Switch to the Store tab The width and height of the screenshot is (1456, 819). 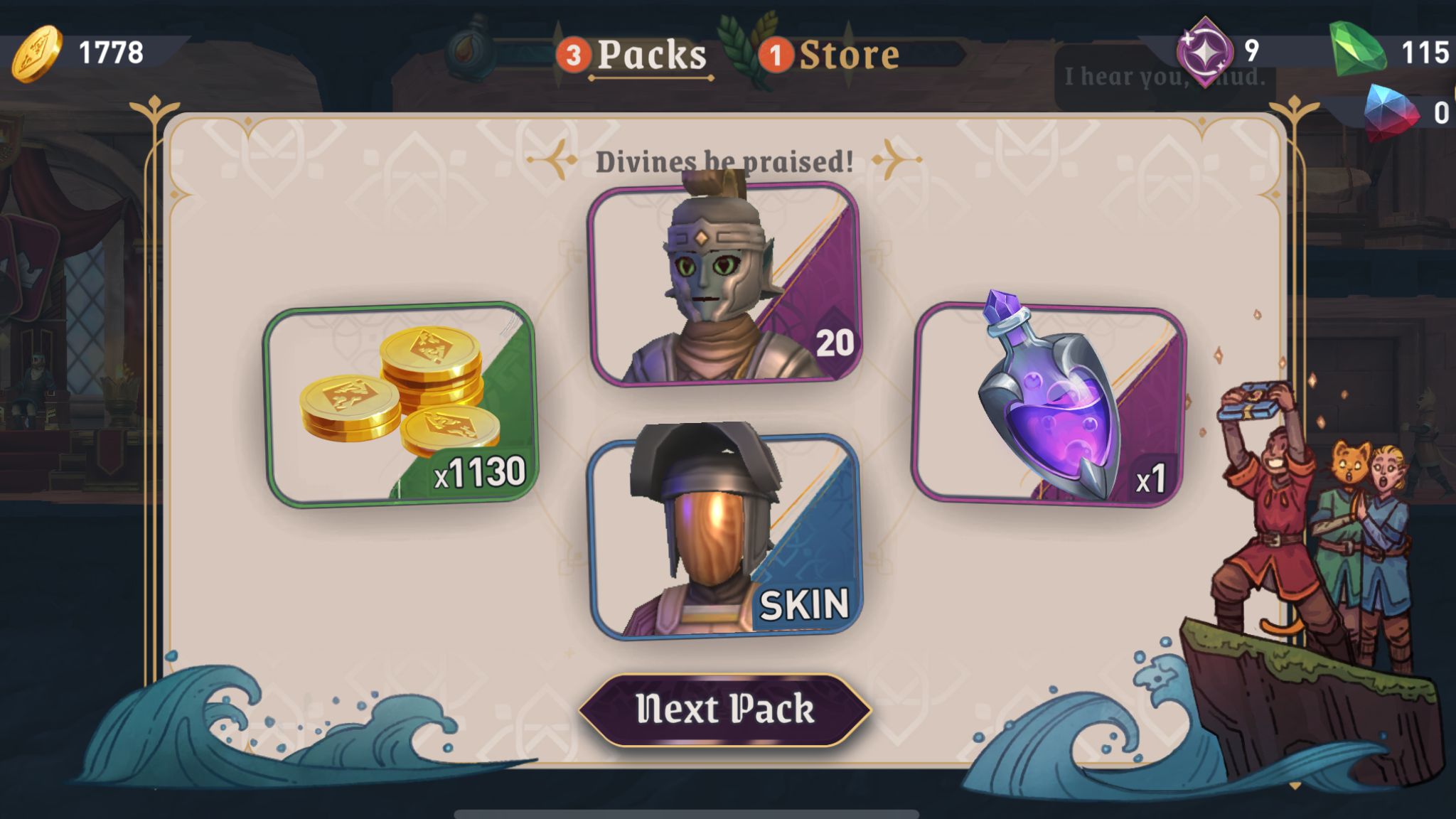848,55
